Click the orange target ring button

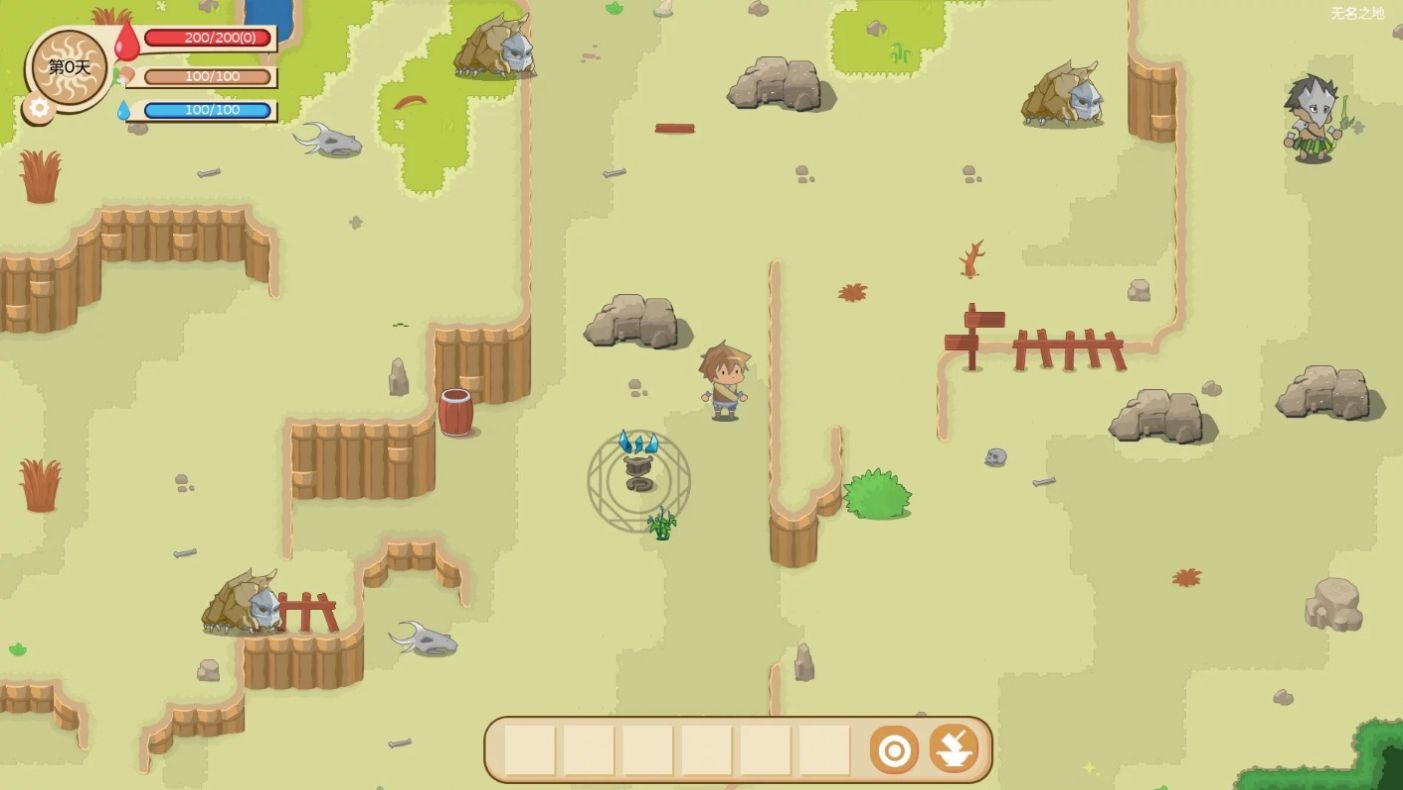click(x=894, y=750)
